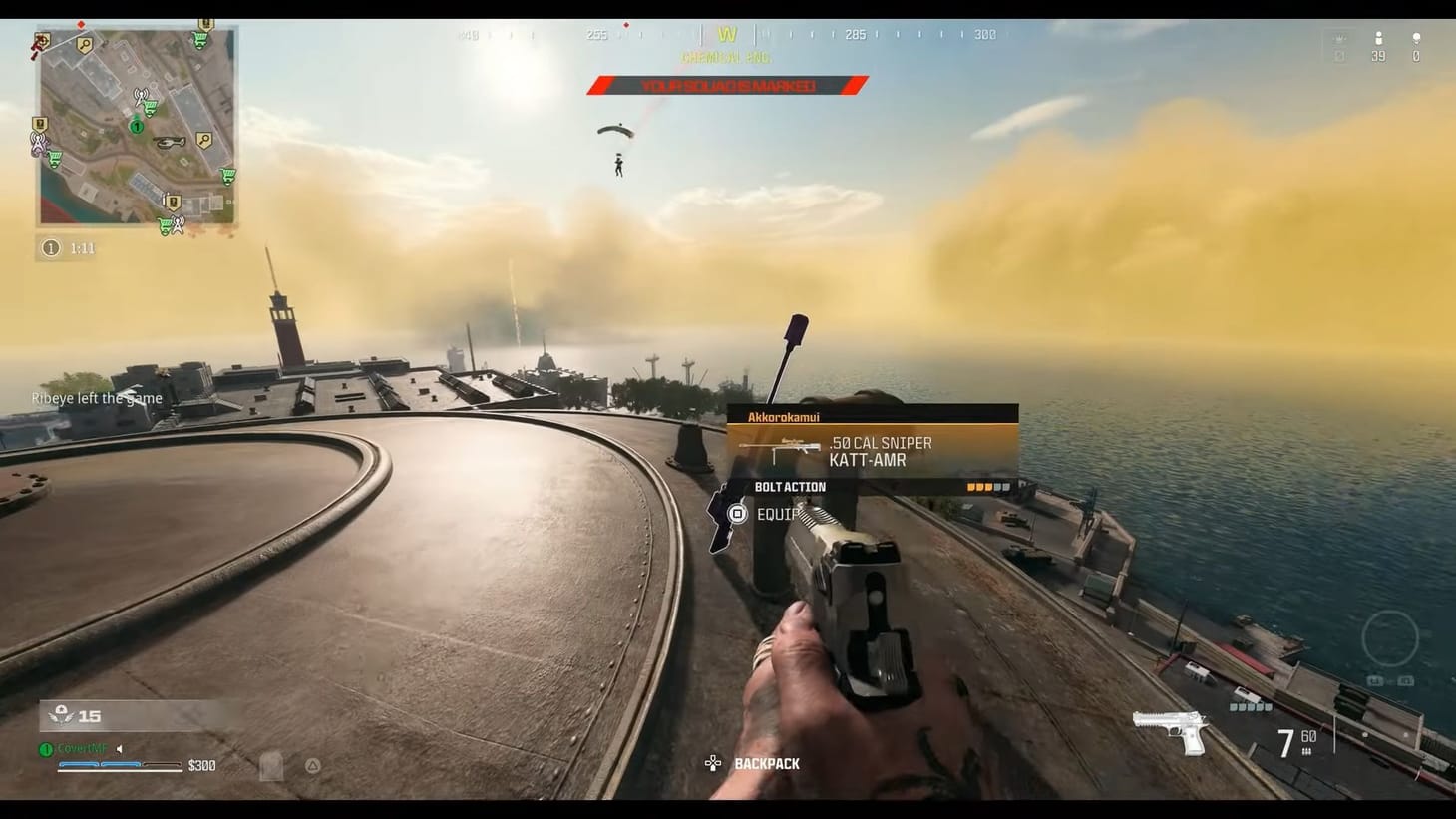Select the W marker on the compass bar

[727, 33]
